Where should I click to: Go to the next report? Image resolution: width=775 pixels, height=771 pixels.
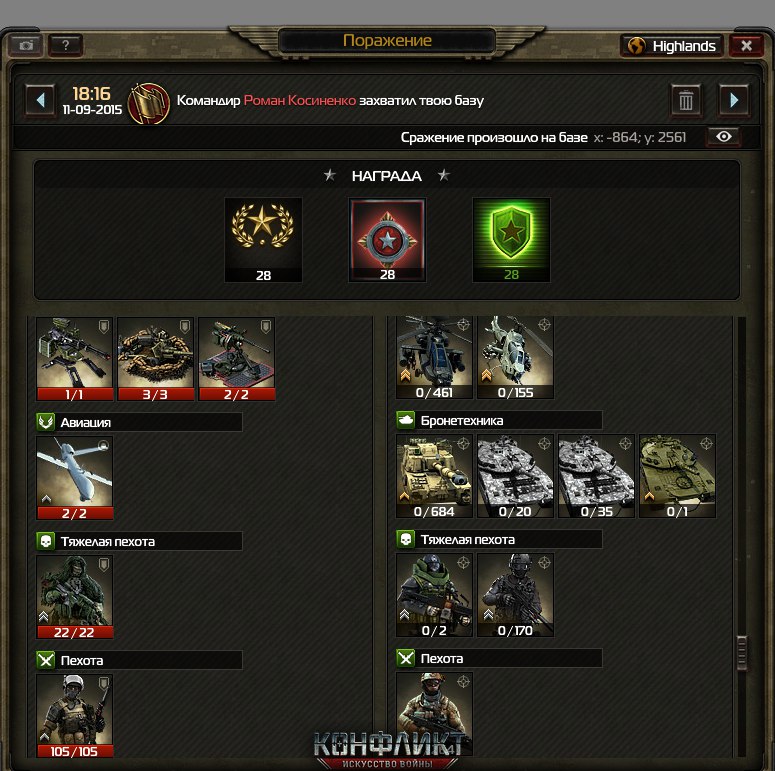click(735, 100)
